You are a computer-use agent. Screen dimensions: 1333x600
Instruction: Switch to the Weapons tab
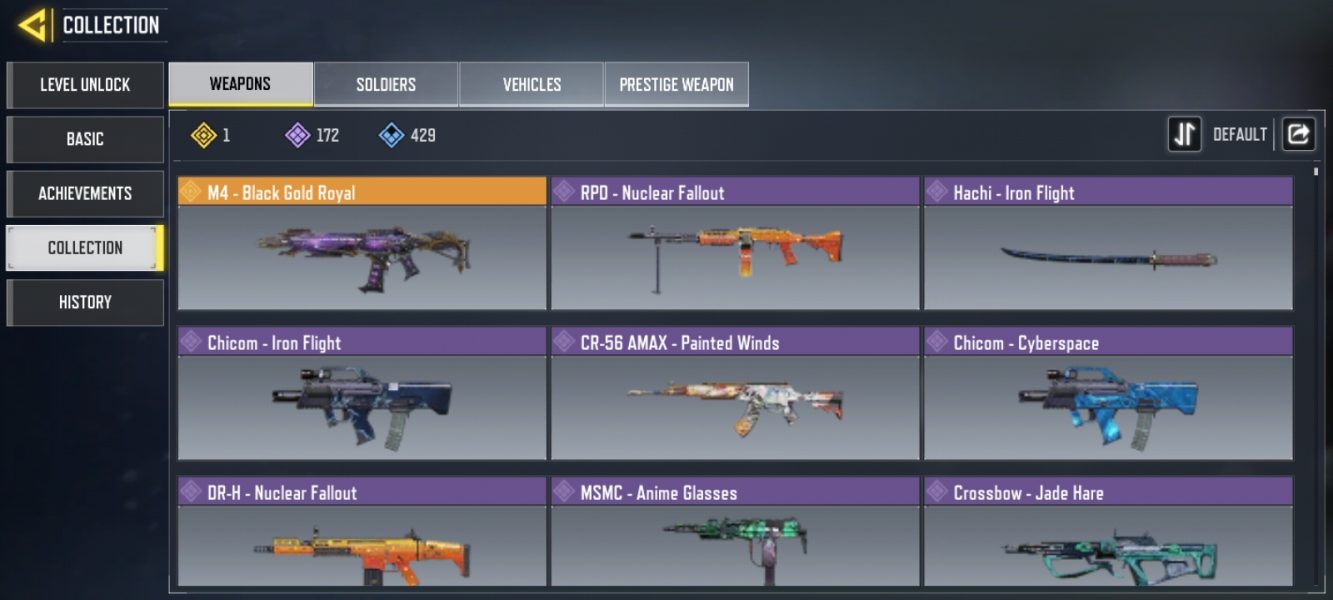tap(240, 85)
